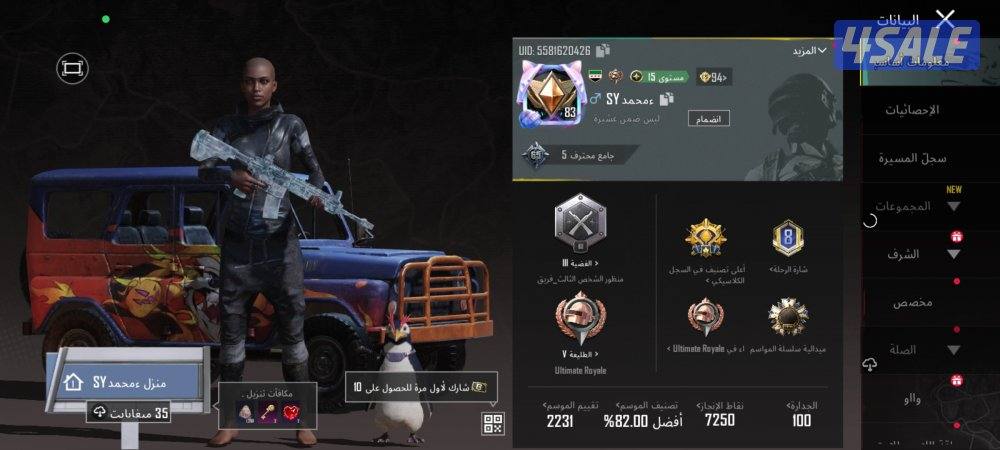Open the ميدالية سلسلة المواسم season medal

click(x=789, y=317)
